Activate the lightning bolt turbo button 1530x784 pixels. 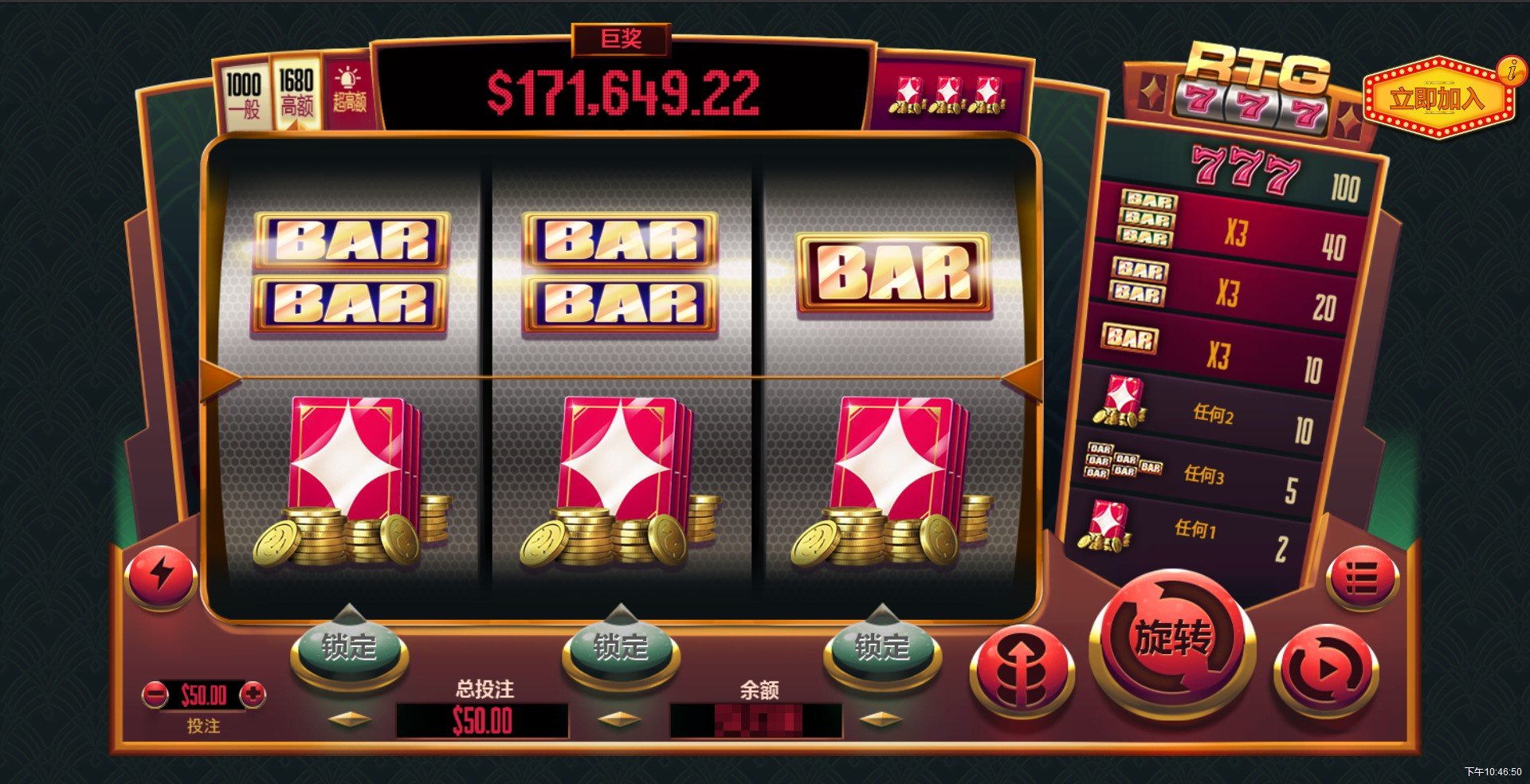(161, 574)
